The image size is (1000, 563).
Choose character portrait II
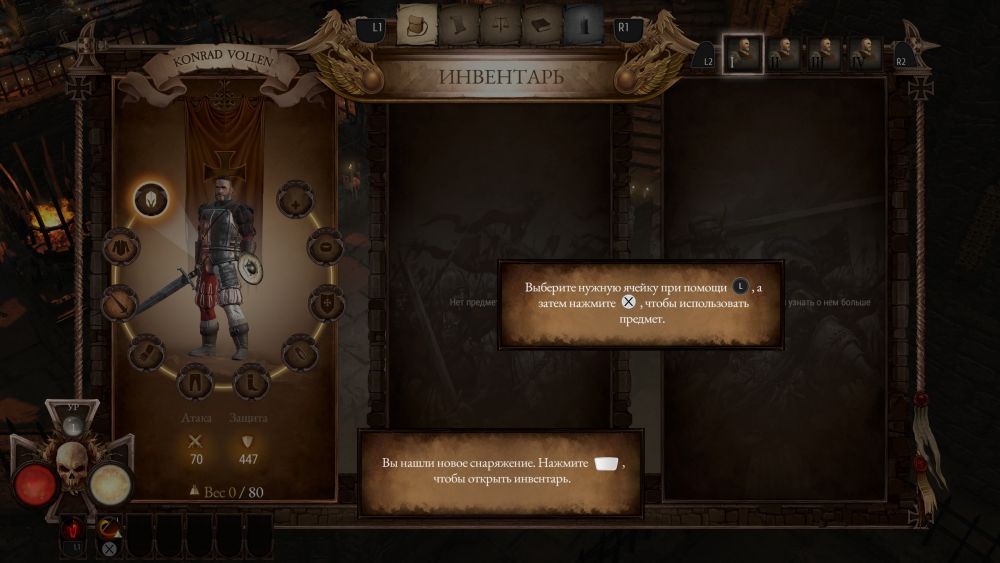tap(785, 51)
